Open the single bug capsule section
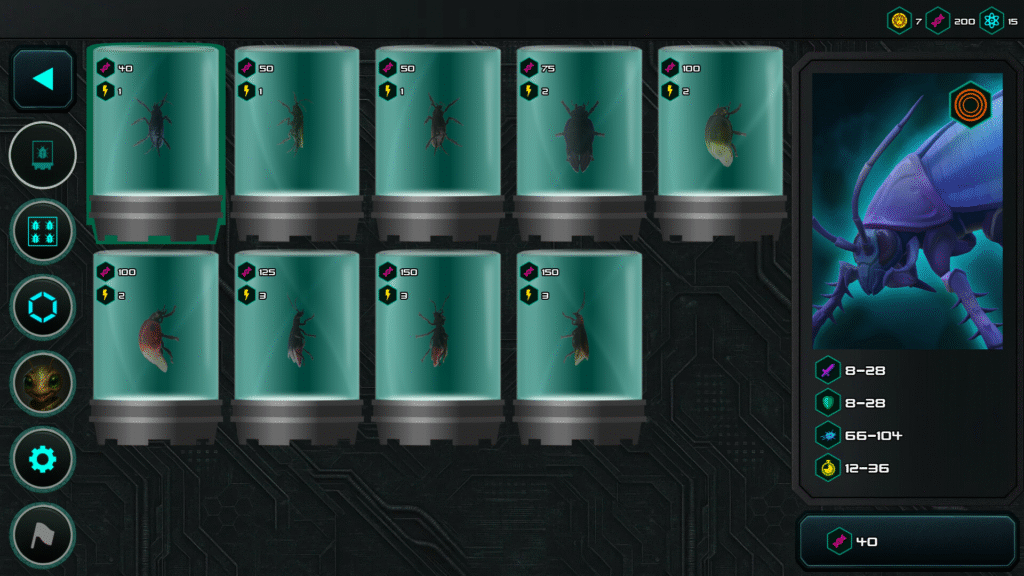Image resolution: width=1024 pixels, height=576 pixels. point(43,155)
